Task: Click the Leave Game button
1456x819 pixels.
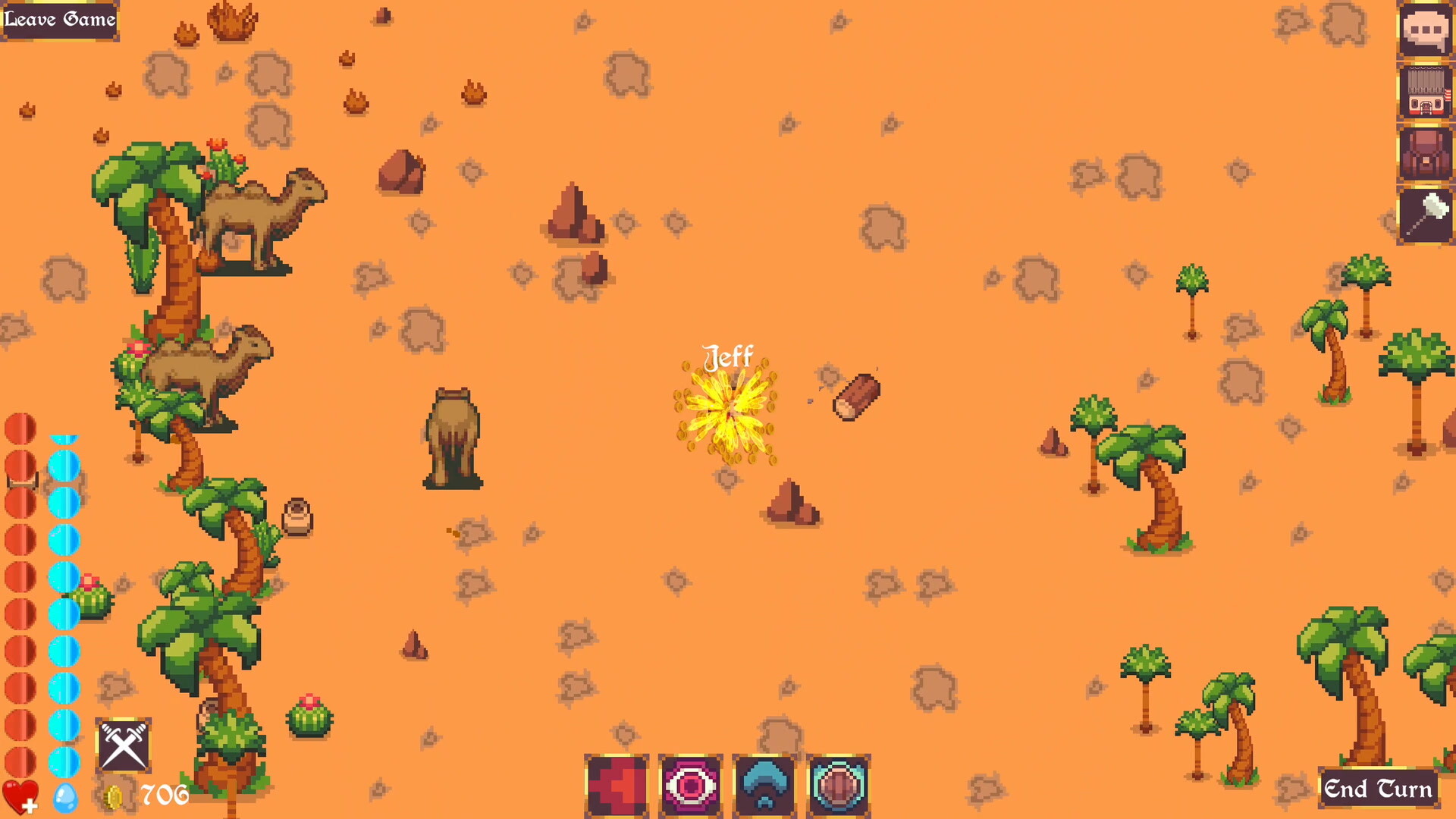Action: [59, 20]
